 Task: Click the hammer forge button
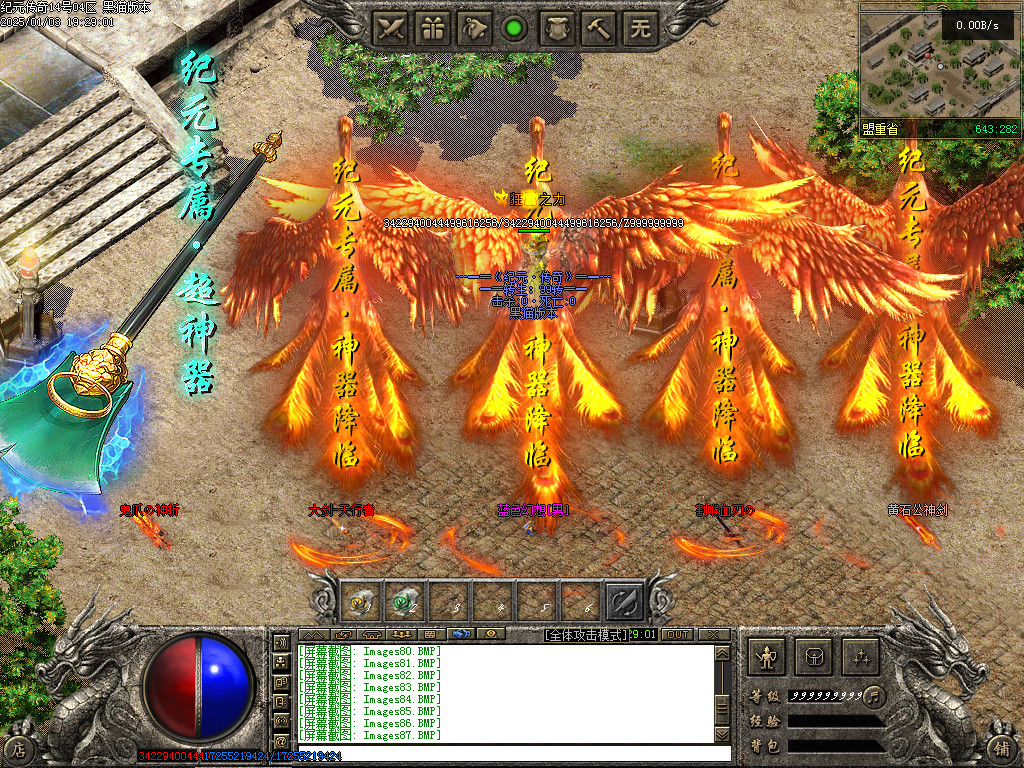pos(599,28)
